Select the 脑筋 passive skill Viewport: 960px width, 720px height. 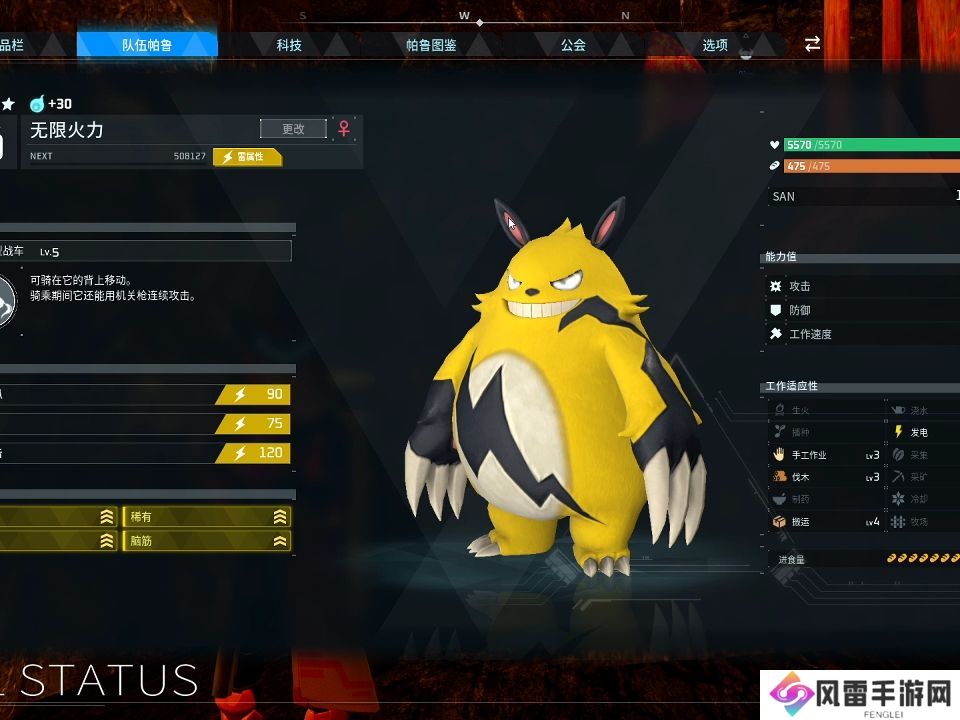click(x=207, y=541)
